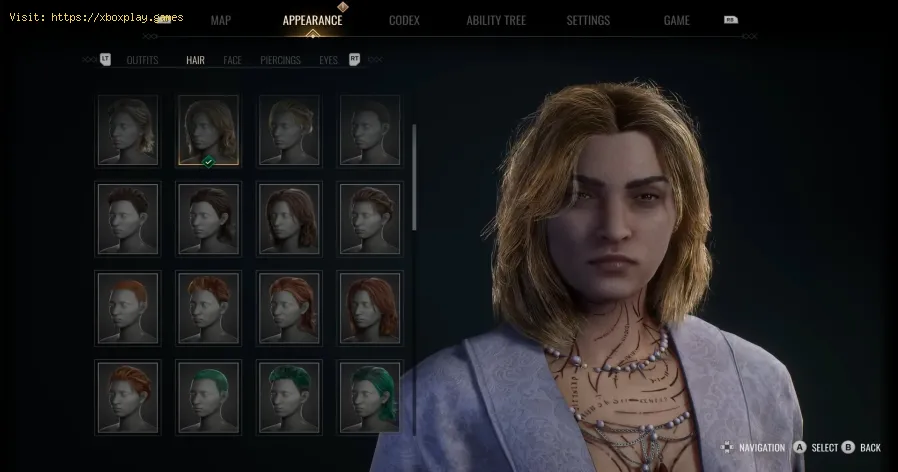Click the Appearance tab
This screenshot has height=472, width=898.
click(x=312, y=20)
